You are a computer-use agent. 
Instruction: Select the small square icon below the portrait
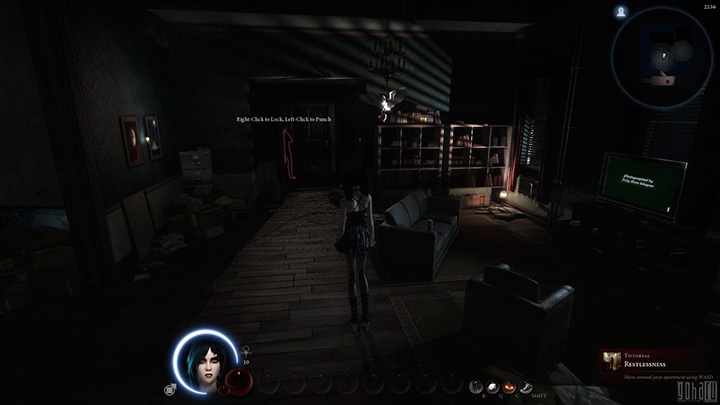(x=170, y=387)
